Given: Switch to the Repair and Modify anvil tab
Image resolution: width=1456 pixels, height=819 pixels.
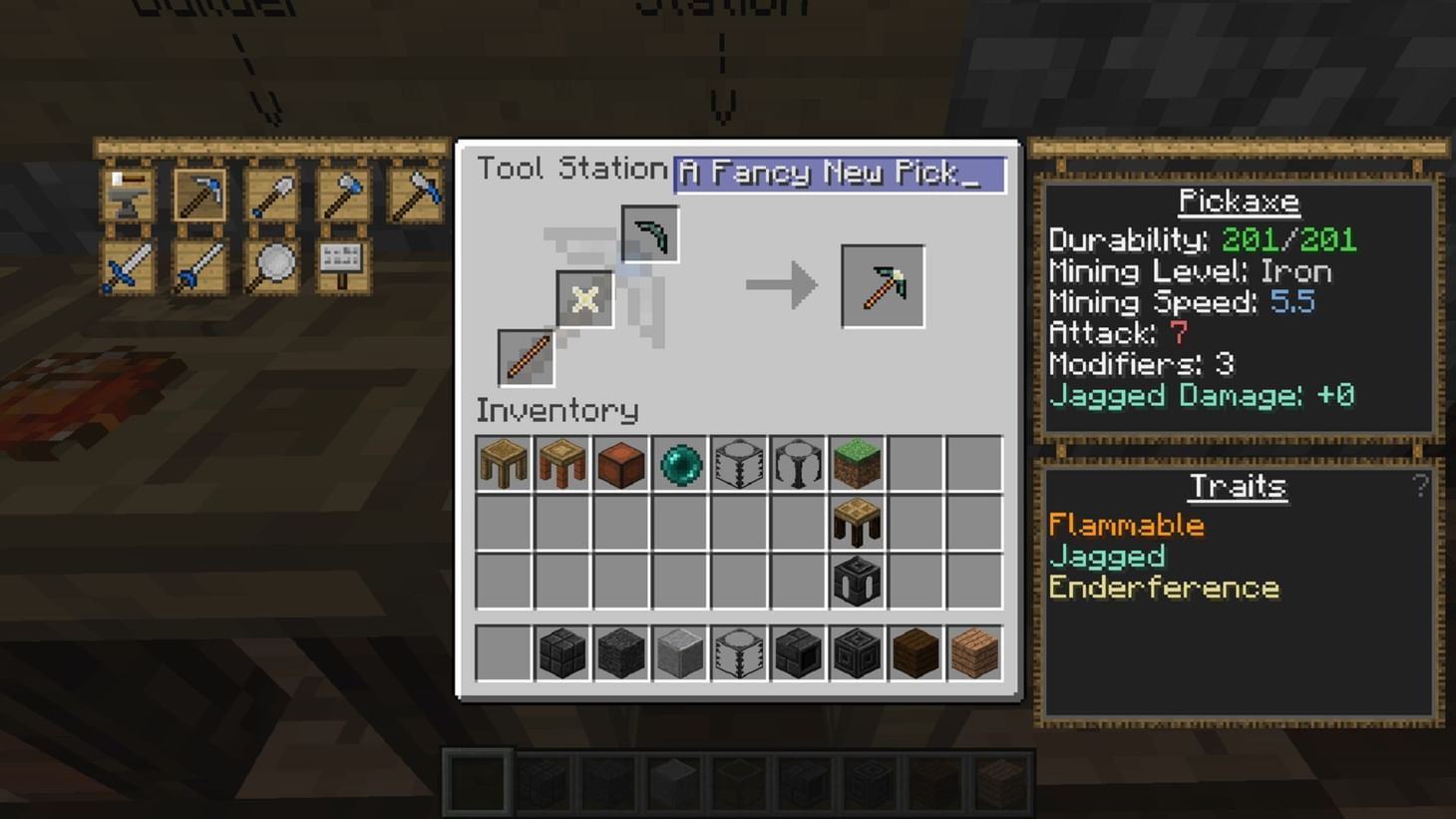Looking at the screenshot, I should click(x=128, y=193).
